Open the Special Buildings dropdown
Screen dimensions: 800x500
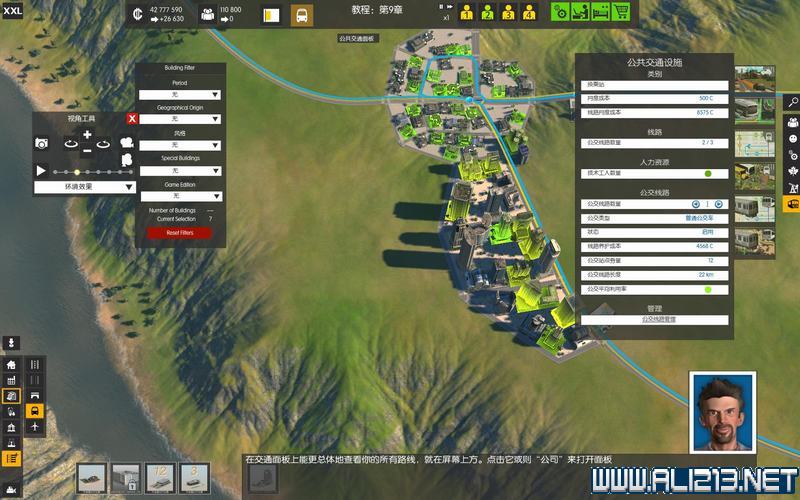pyautogui.click(x=180, y=171)
